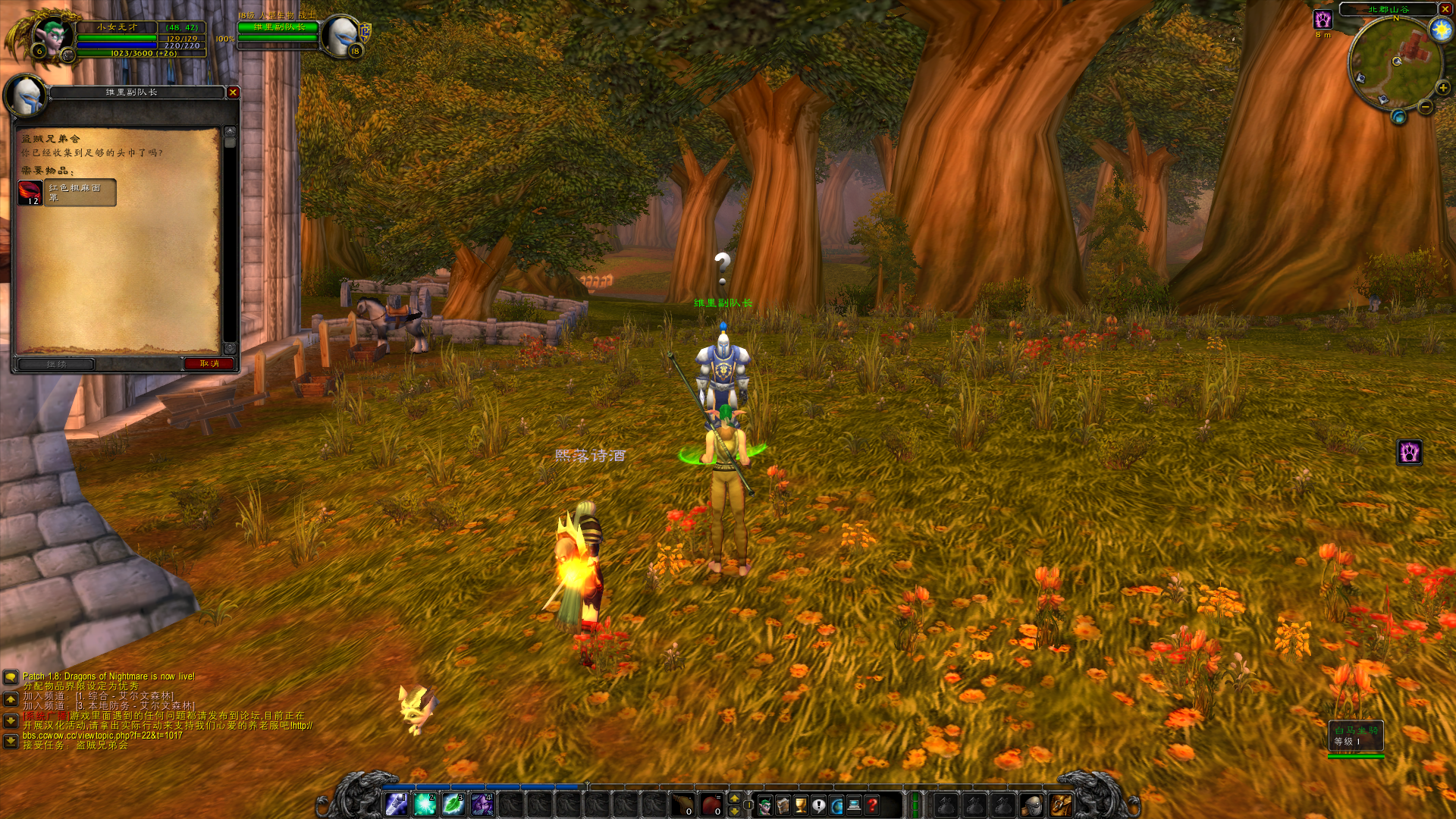1456x819 pixels.
Task: Click the player portrait frame
Action: pyautogui.click(x=52, y=36)
